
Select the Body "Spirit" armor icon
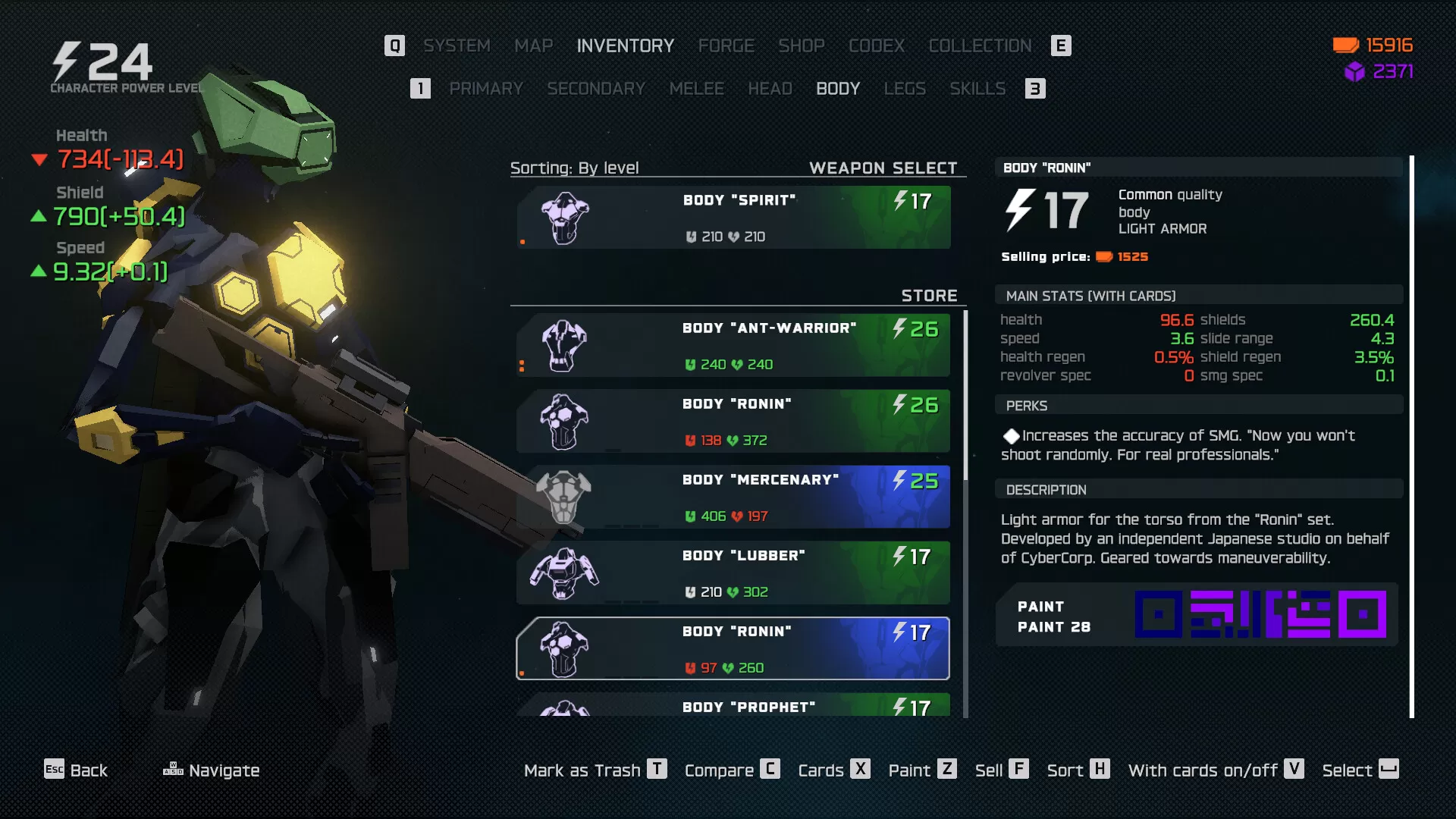(565, 218)
